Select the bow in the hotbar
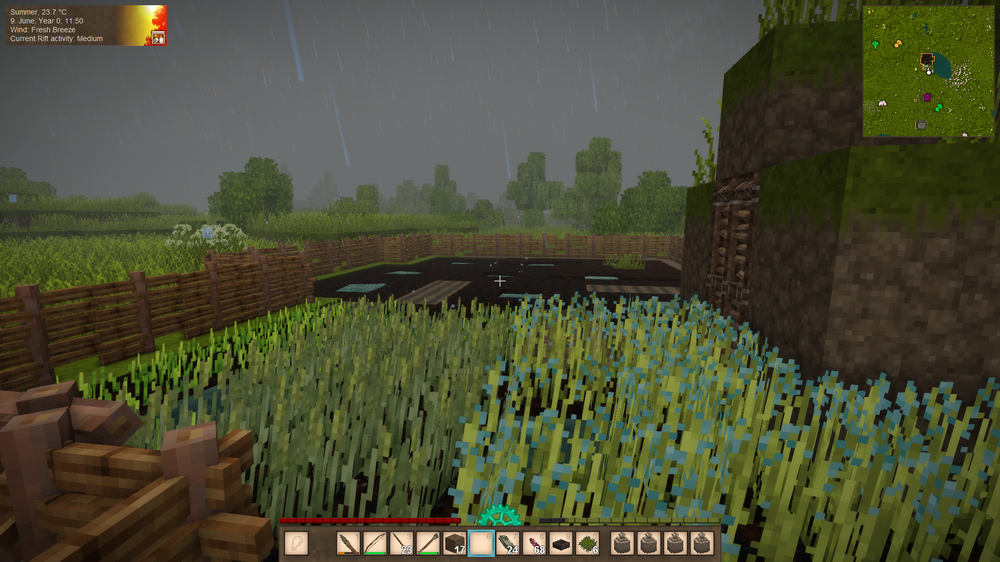Screen dimensions: 1000x562 (375, 544)
